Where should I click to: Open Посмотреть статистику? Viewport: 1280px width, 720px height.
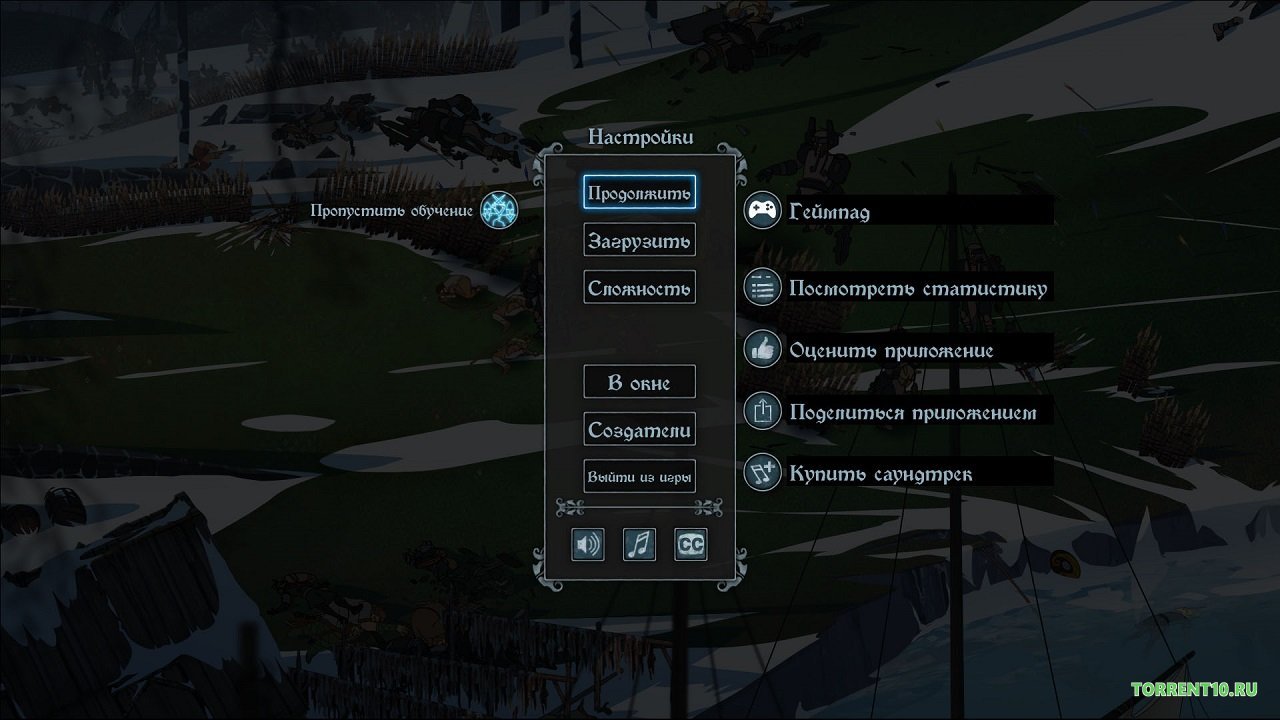pos(918,287)
